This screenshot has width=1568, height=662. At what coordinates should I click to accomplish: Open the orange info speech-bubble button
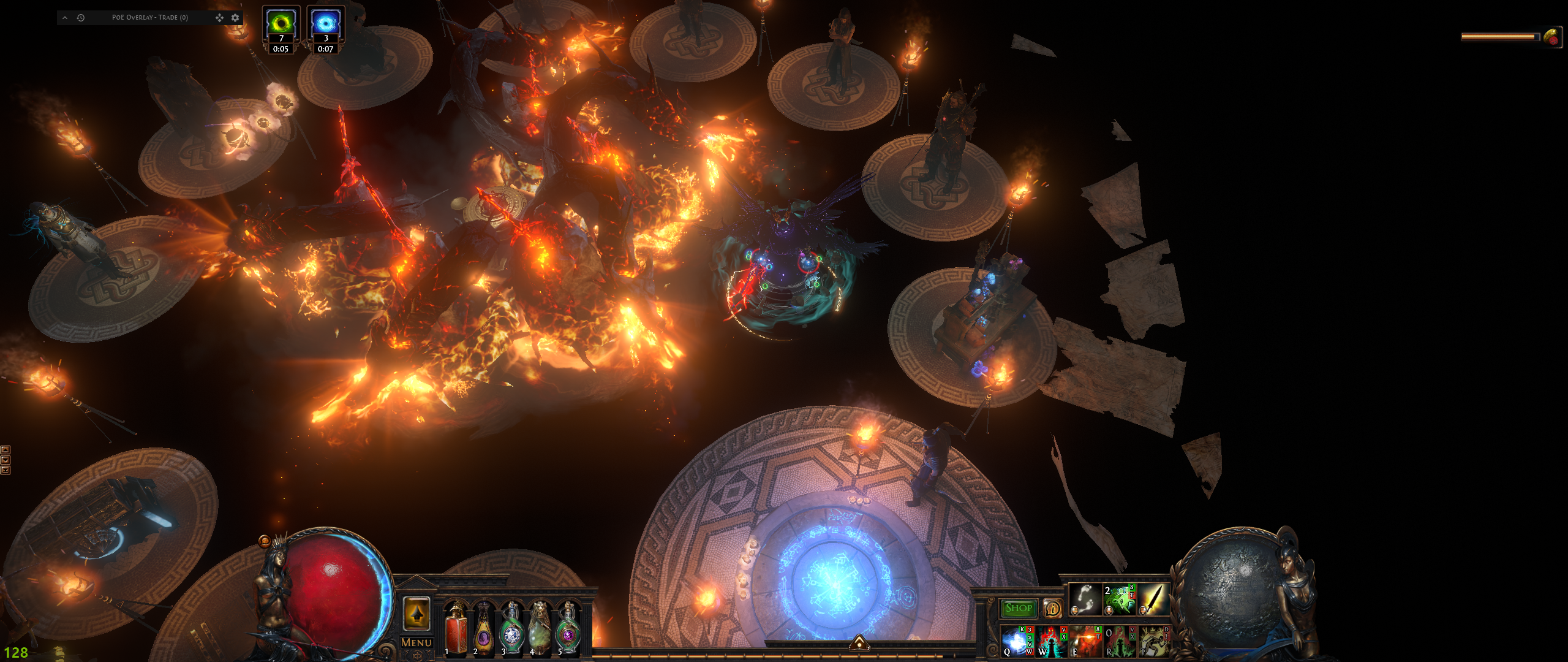pos(1052,608)
